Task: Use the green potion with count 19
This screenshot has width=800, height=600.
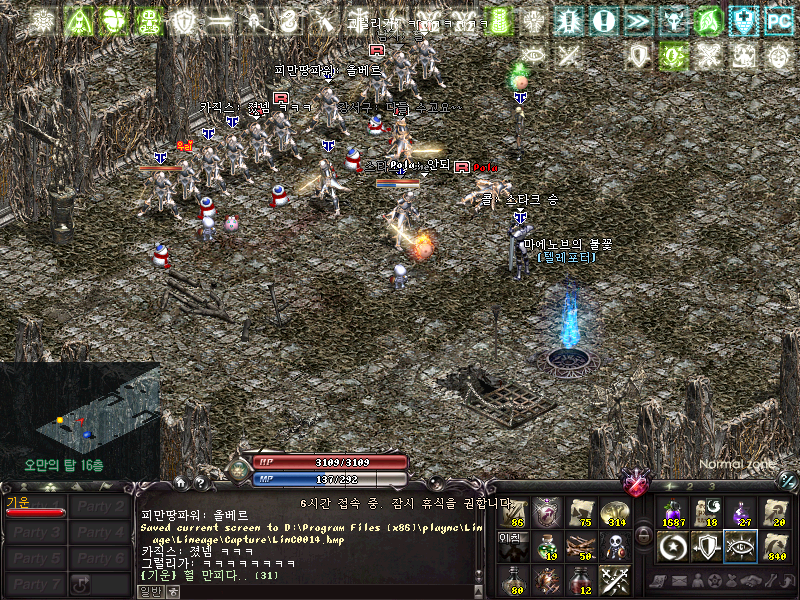Action: pos(546,546)
